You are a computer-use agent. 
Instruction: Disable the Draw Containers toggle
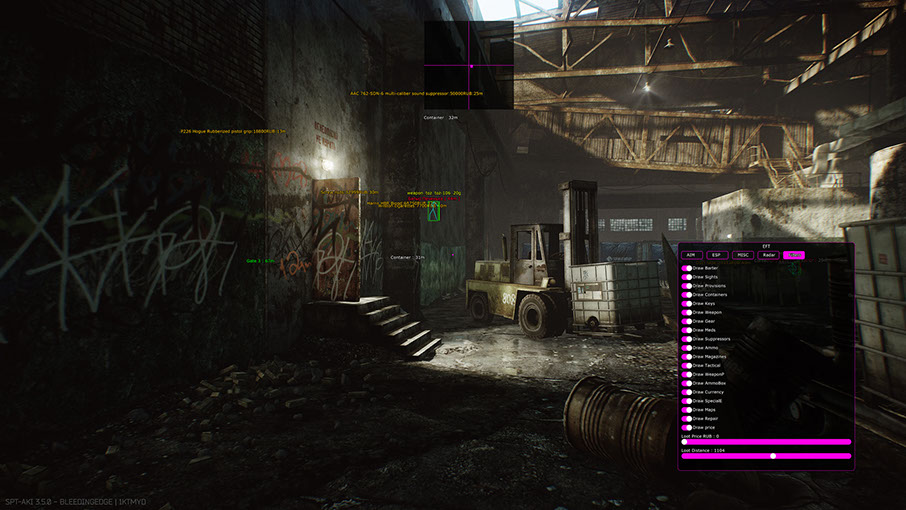point(687,295)
